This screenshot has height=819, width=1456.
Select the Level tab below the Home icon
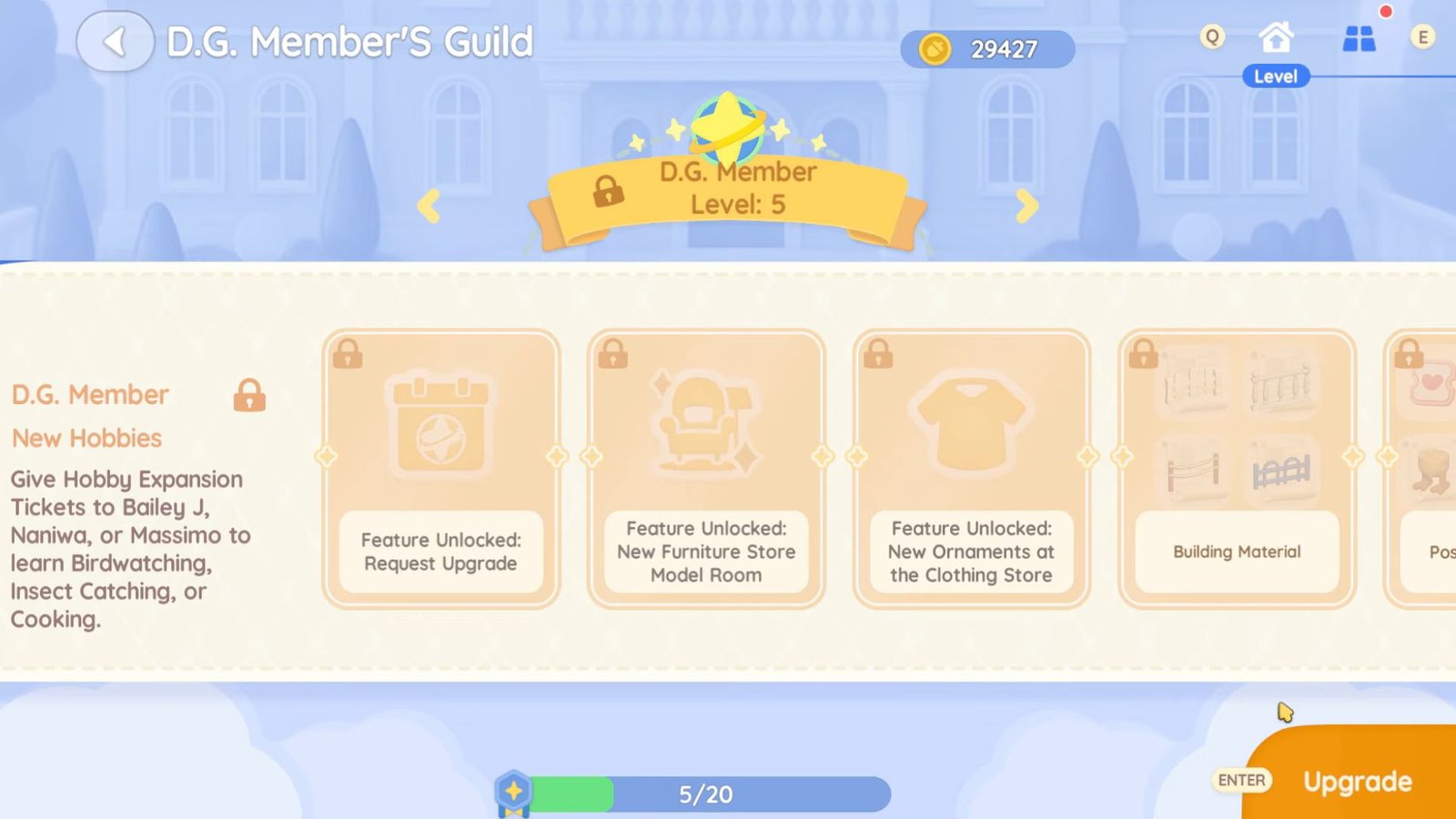pyautogui.click(x=1276, y=76)
